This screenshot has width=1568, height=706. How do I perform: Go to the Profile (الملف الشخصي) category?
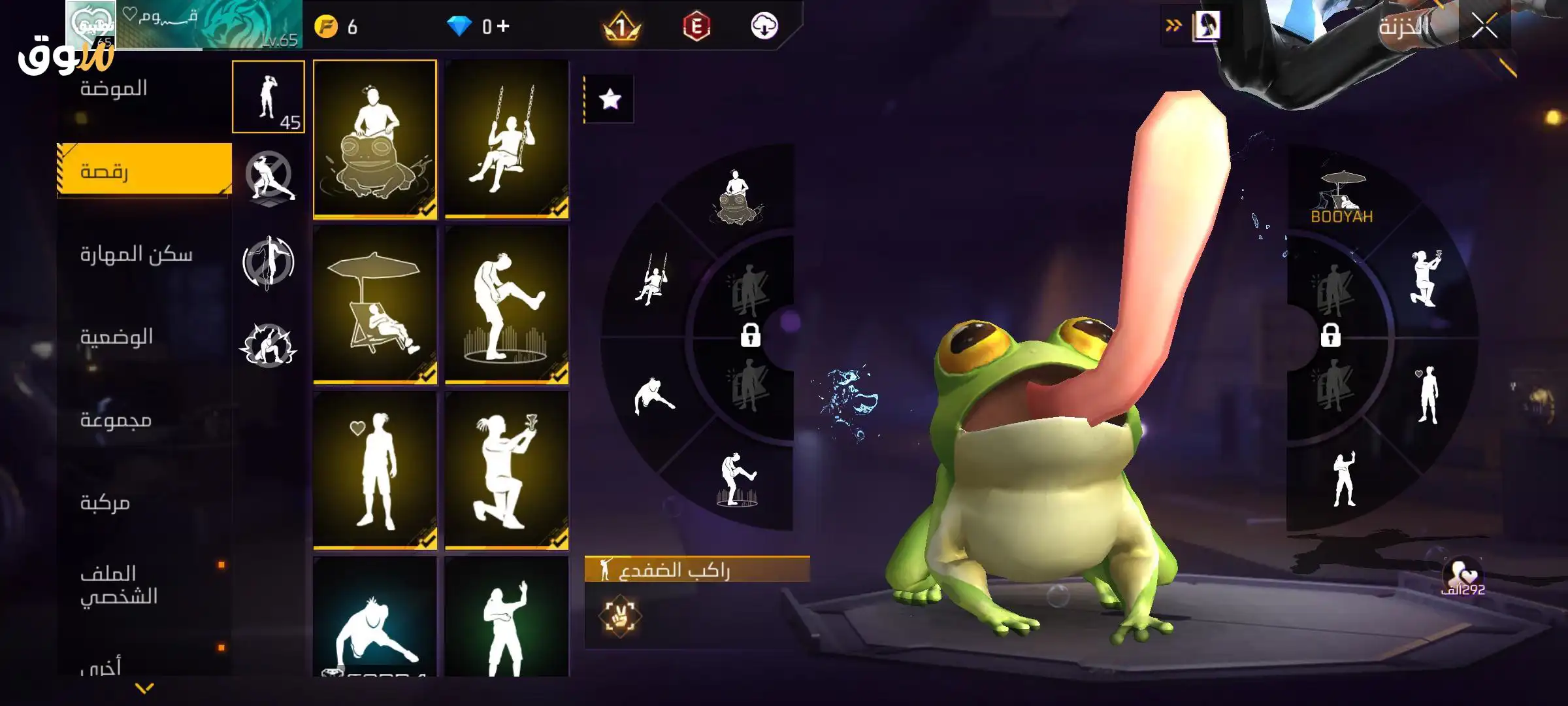[119, 585]
